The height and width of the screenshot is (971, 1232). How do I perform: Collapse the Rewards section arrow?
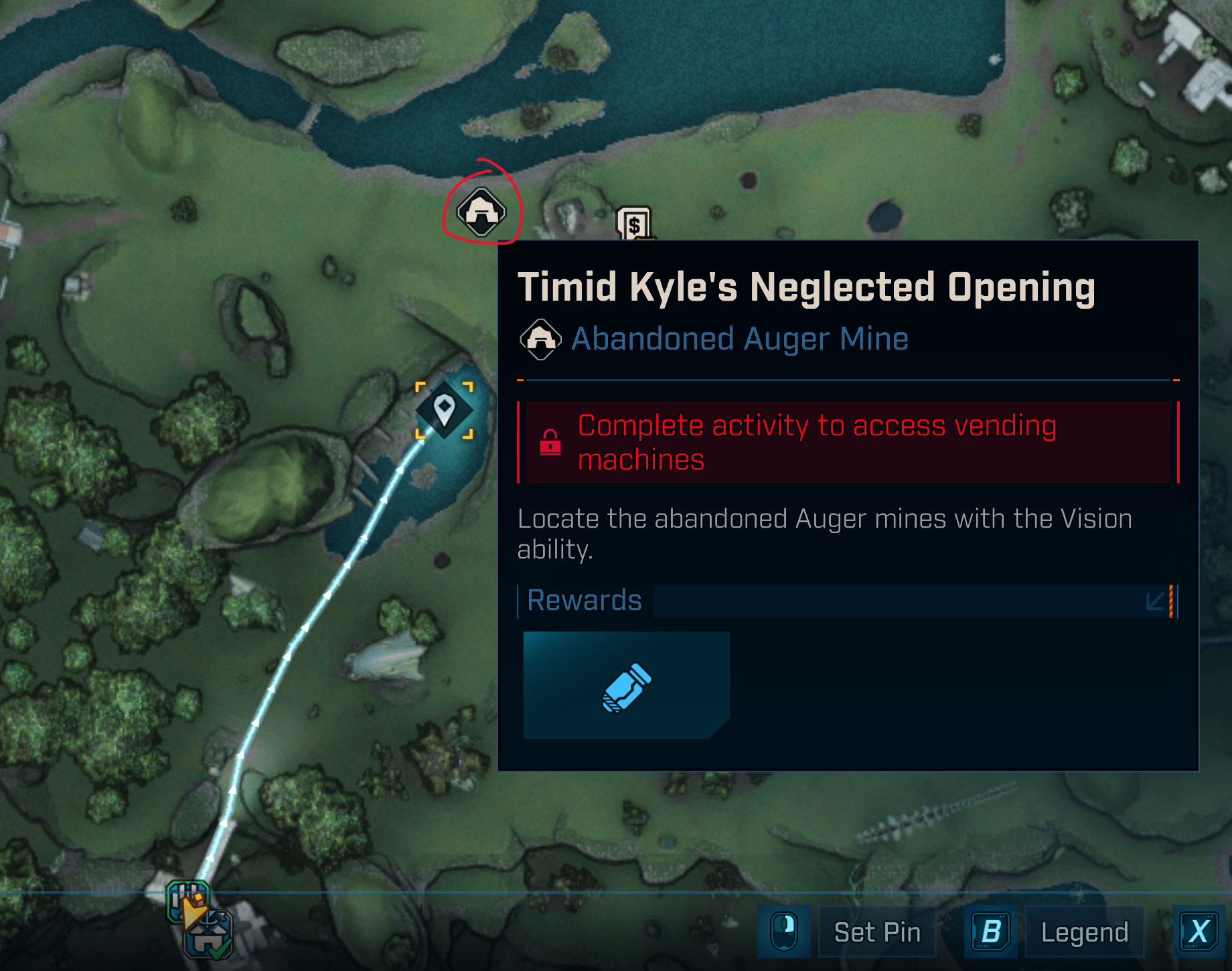1156,601
